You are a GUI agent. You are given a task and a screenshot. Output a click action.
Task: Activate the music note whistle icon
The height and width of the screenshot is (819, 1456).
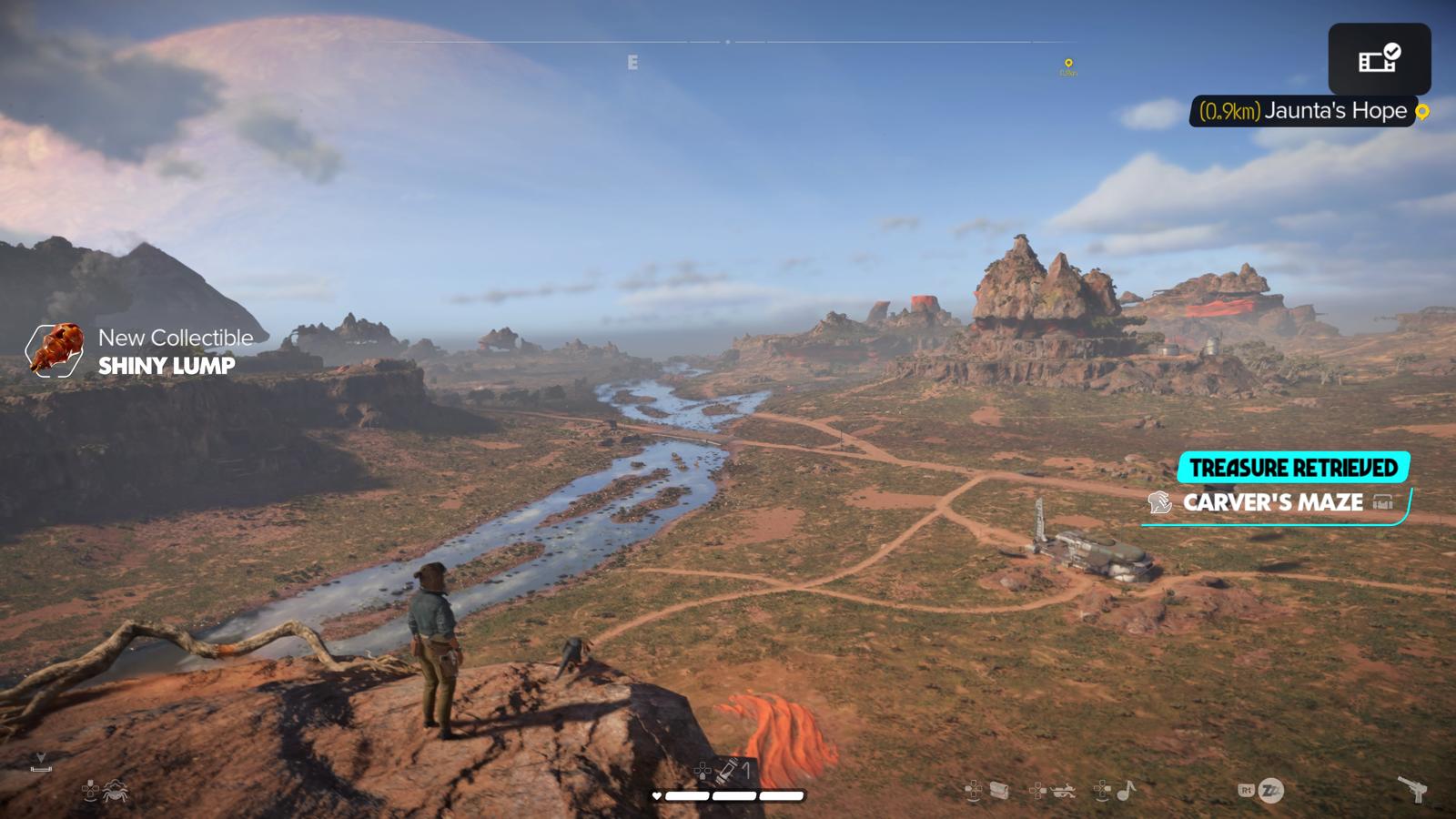coord(1127,790)
